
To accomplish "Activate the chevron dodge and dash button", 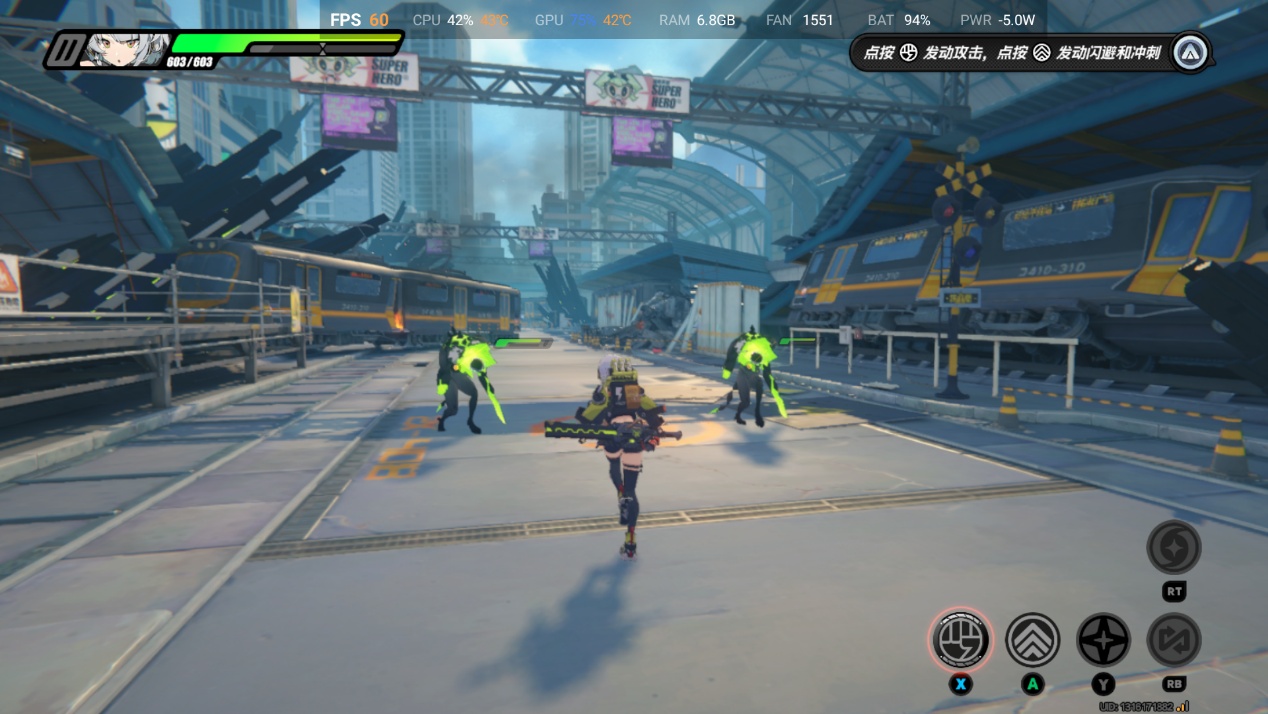I will (1032, 640).
